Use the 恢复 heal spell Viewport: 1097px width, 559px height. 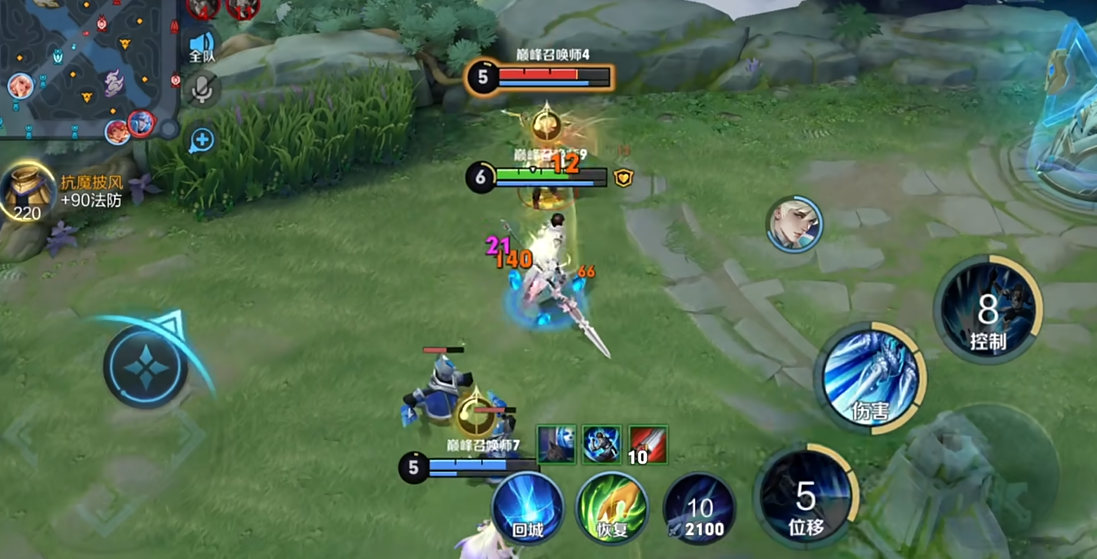611,508
